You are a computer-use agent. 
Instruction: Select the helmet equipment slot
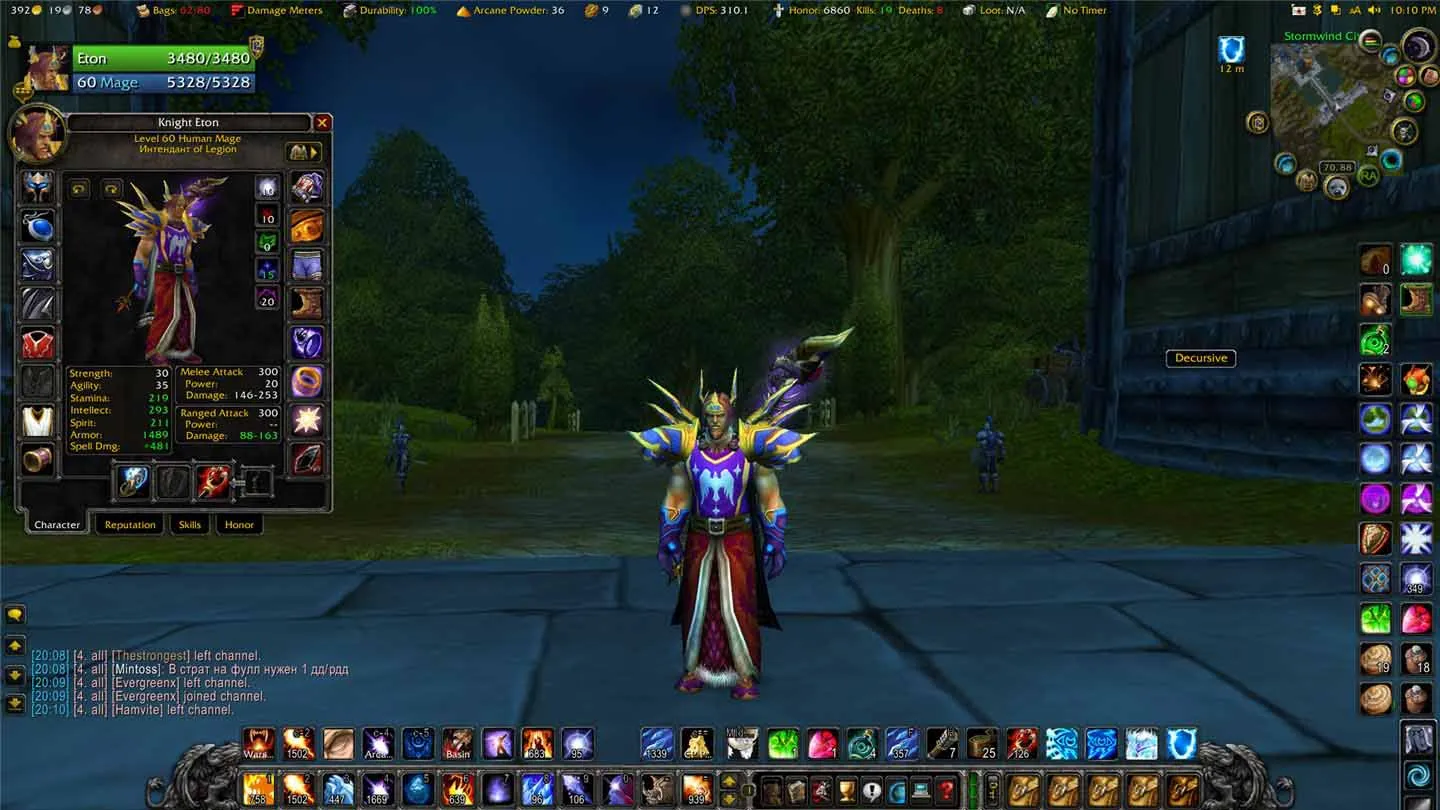pos(38,187)
